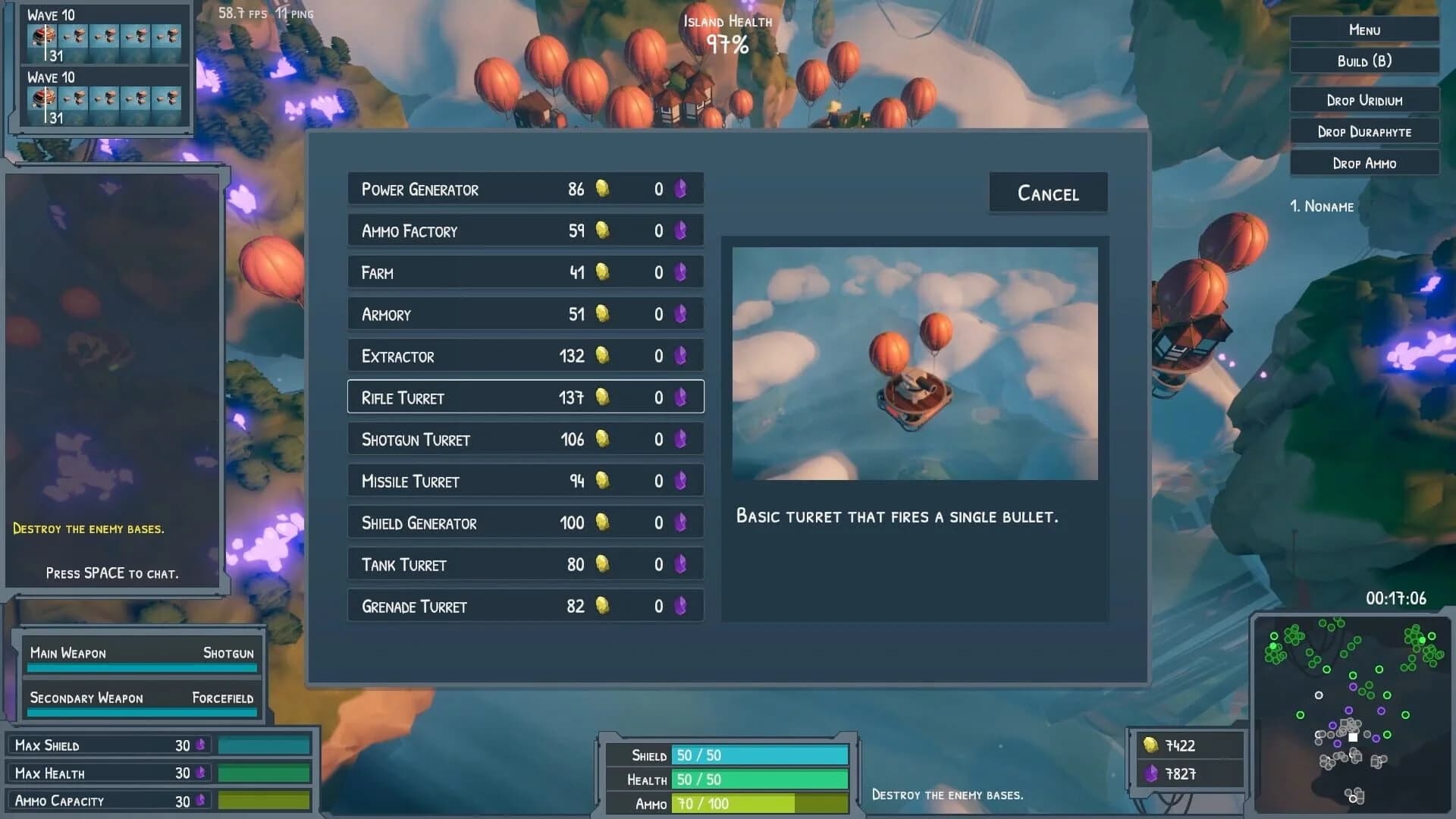Viewport: 1456px width, 819px height.
Task: Click the coin icon next to the Extractor cost
Action: [601, 355]
